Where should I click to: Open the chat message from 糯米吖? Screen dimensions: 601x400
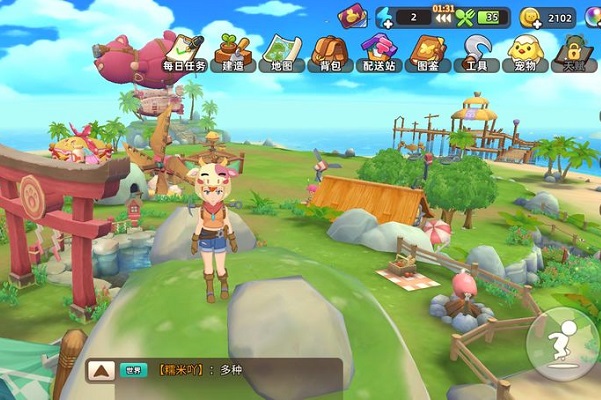point(200,370)
